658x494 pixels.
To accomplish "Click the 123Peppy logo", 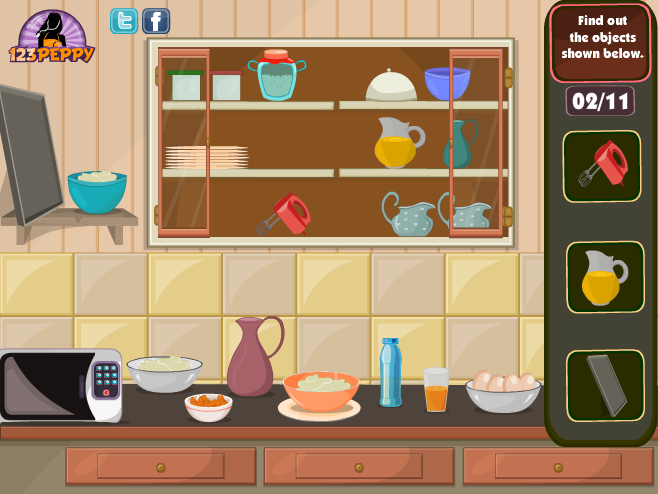I will click(x=52, y=38).
